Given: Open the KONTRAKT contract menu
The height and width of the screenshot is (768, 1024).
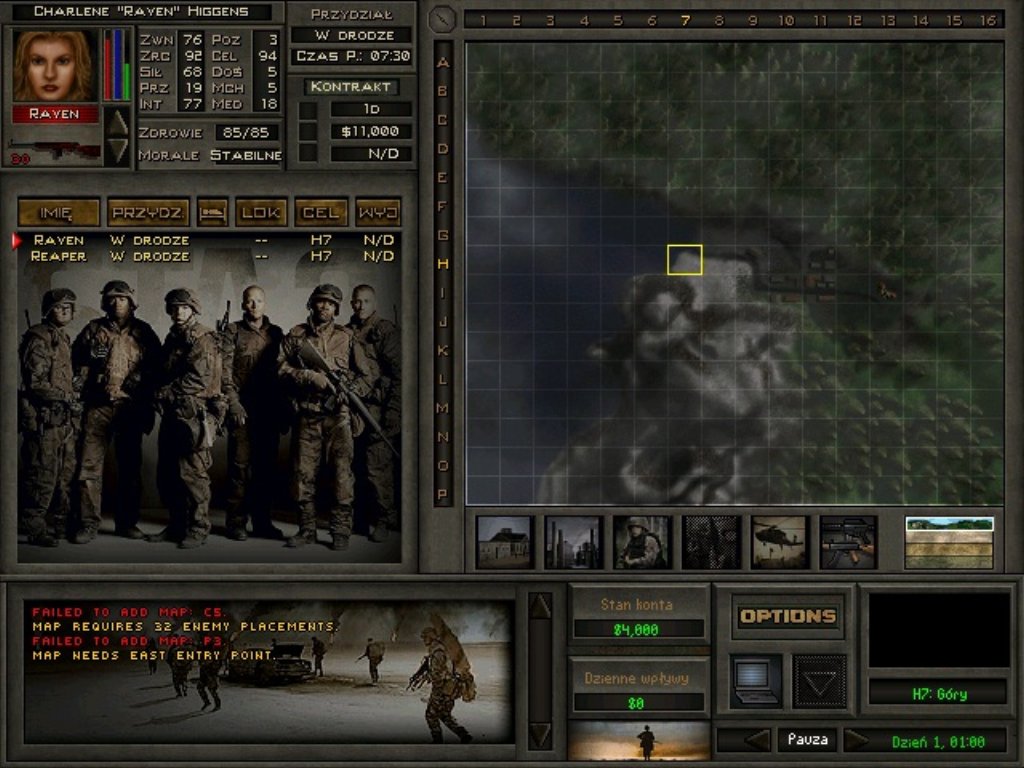Looking at the screenshot, I should tap(350, 87).
